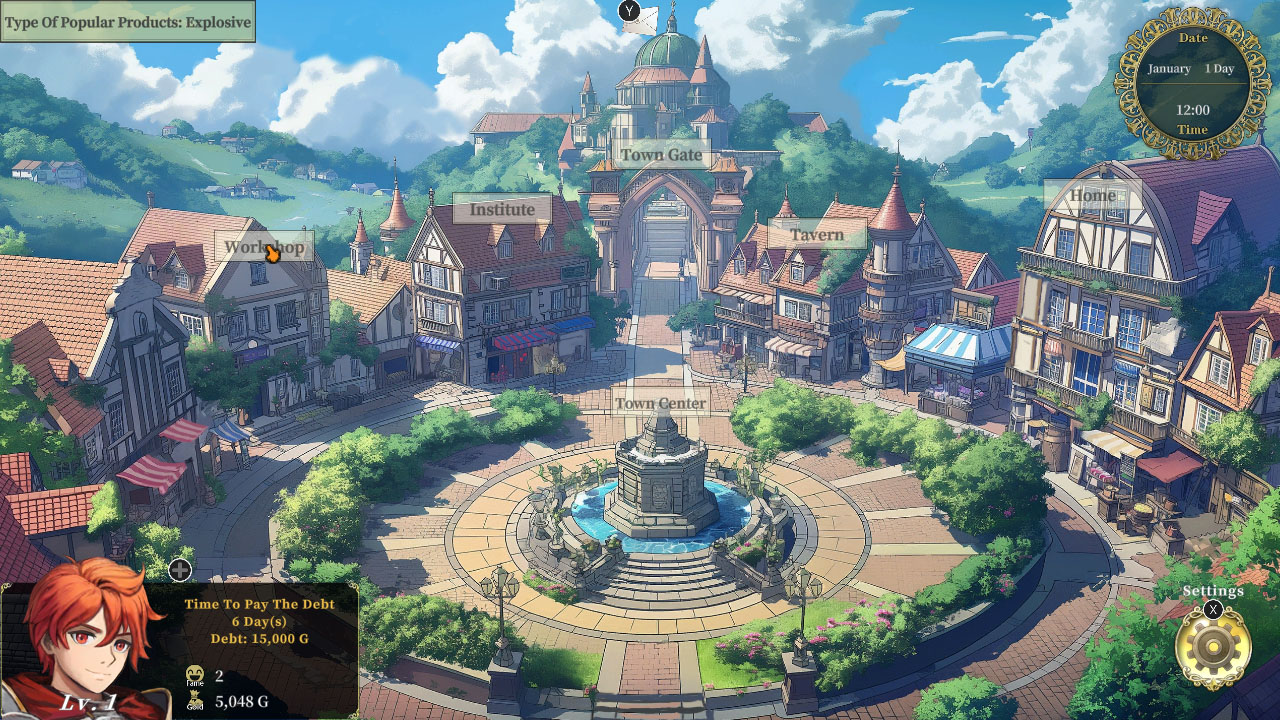Click the Popular Products Explosive banner
Image resolution: width=1280 pixels, height=720 pixels.
127,21
